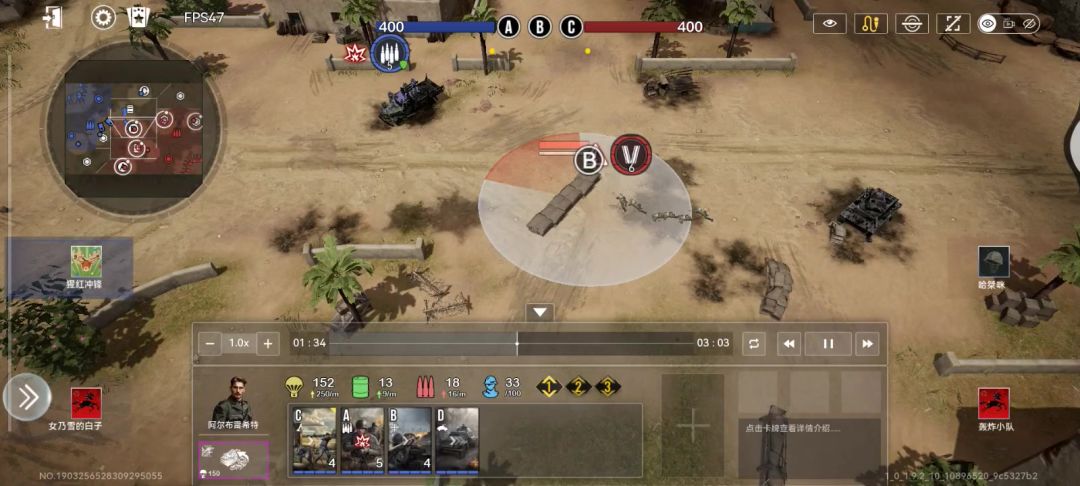Image resolution: width=1080 pixels, height=486 pixels.
Task: Toggle the crossed fullscreen frame button
Action: tap(953, 23)
